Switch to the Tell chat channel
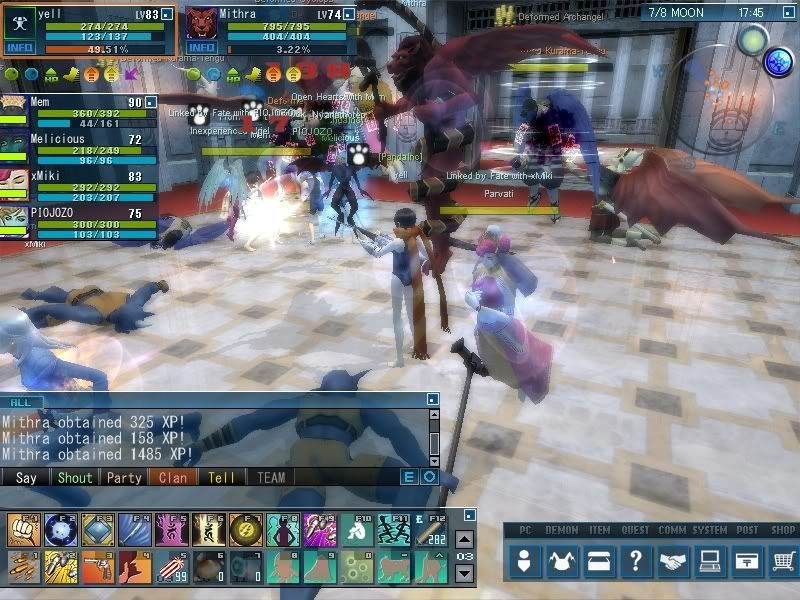Screen dimensions: 800x600 [221, 478]
